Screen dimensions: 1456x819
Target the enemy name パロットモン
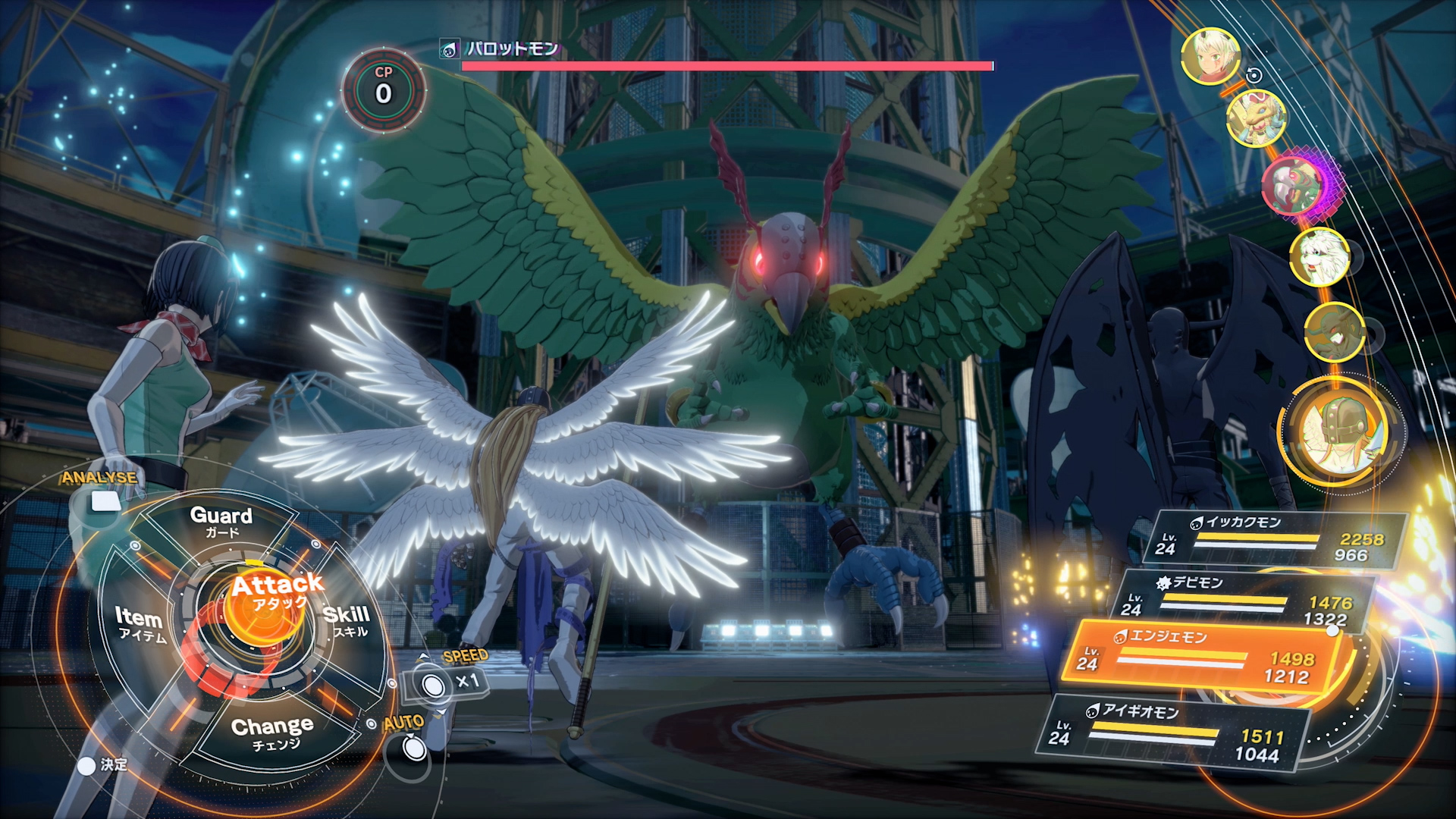tap(512, 49)
